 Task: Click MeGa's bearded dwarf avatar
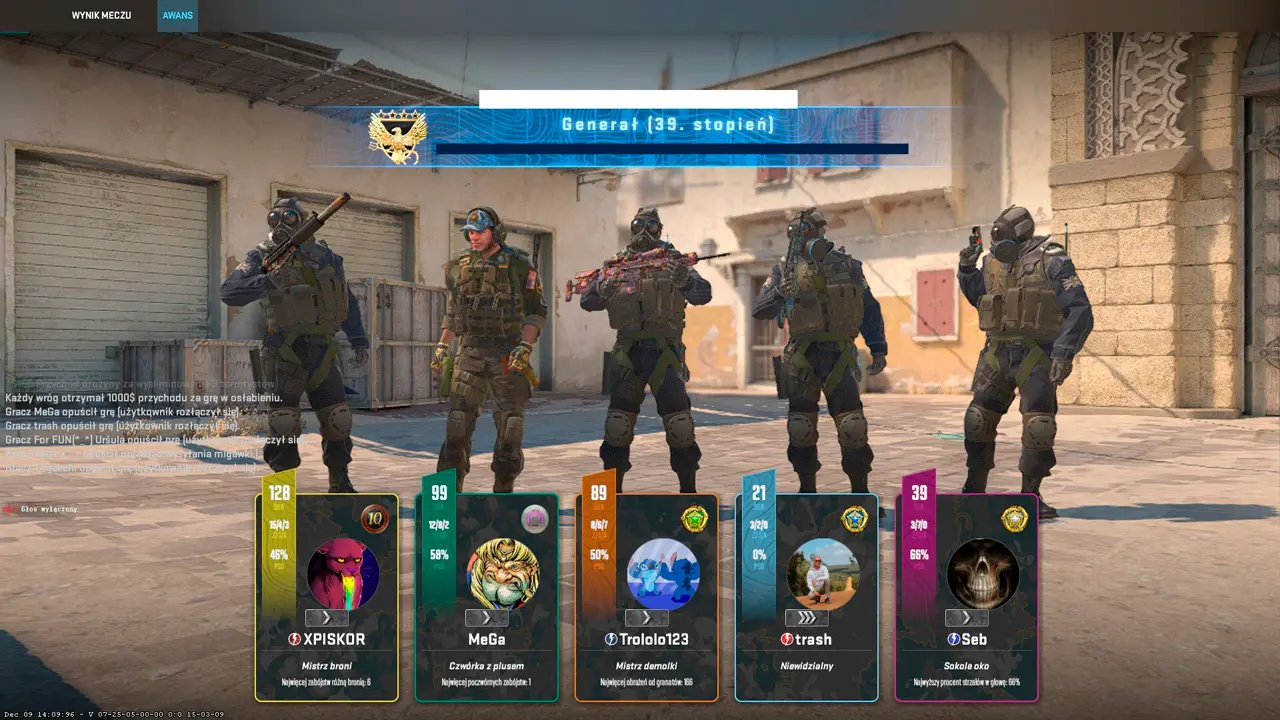tap(503, 574)
